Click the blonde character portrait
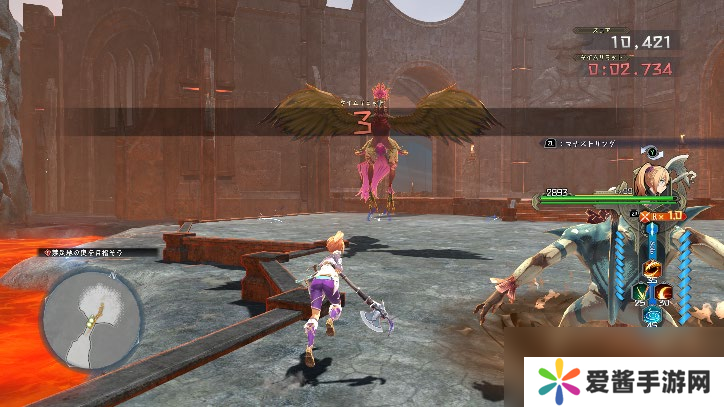This screenshot has height=407, width=724. coord(654,180)
